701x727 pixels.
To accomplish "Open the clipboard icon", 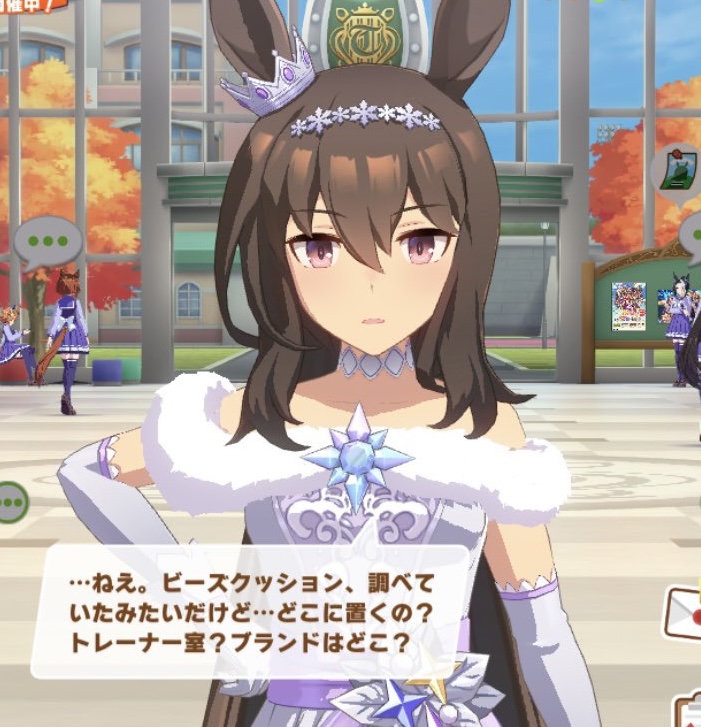I will click(690, 712).
